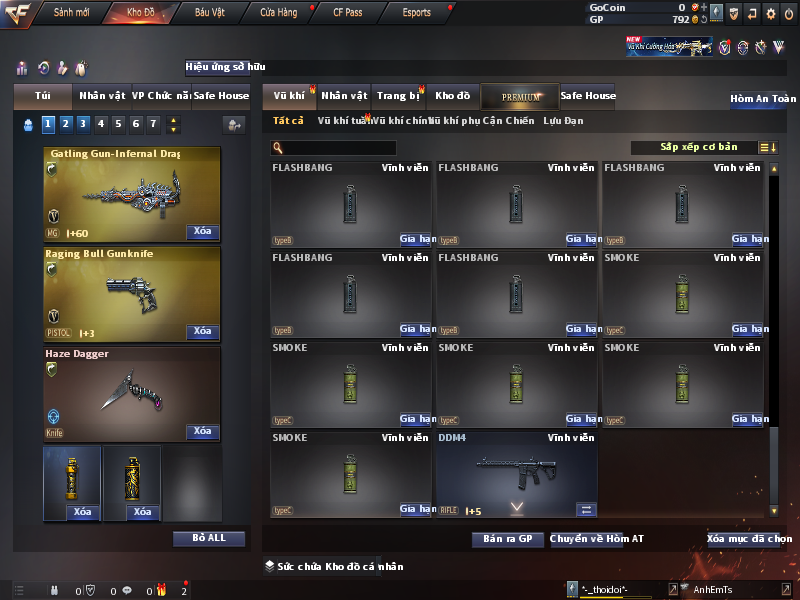Viewport: 800px width, 600px height.
Task: Switch to the Trang bị tab
Action: point(398,96)
